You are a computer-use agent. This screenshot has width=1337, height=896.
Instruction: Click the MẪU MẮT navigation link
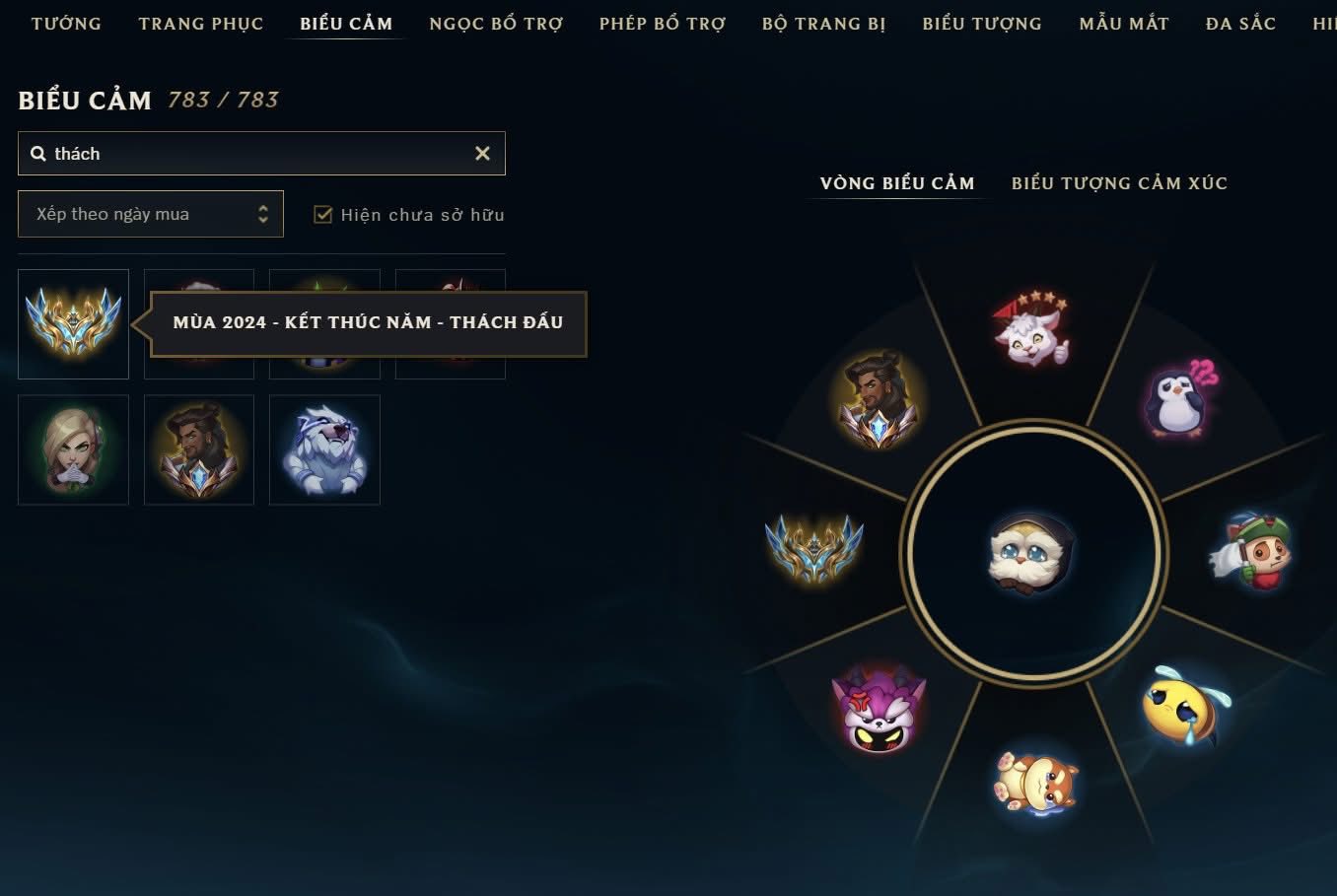(x=1123, y=23)
